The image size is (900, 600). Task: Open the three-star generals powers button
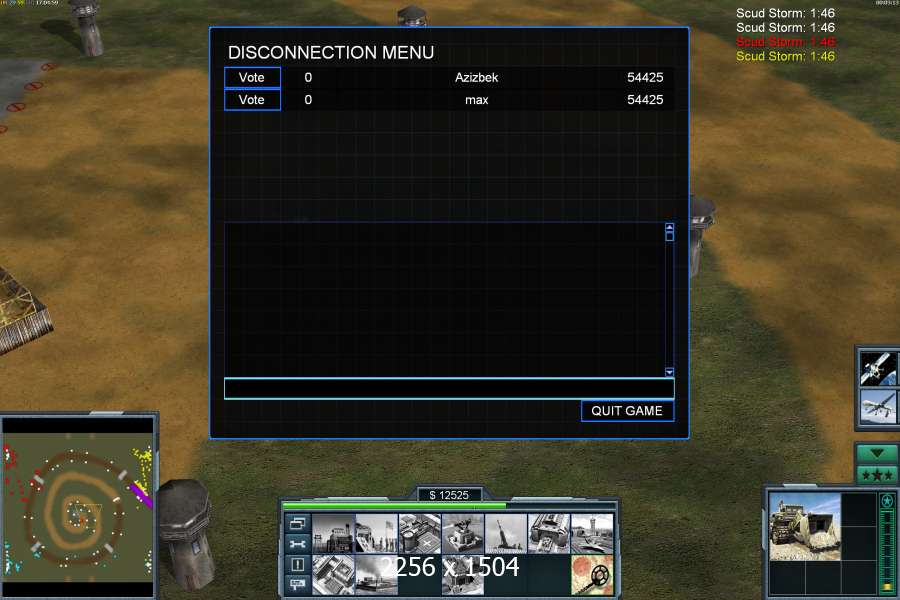coord(877,473)
